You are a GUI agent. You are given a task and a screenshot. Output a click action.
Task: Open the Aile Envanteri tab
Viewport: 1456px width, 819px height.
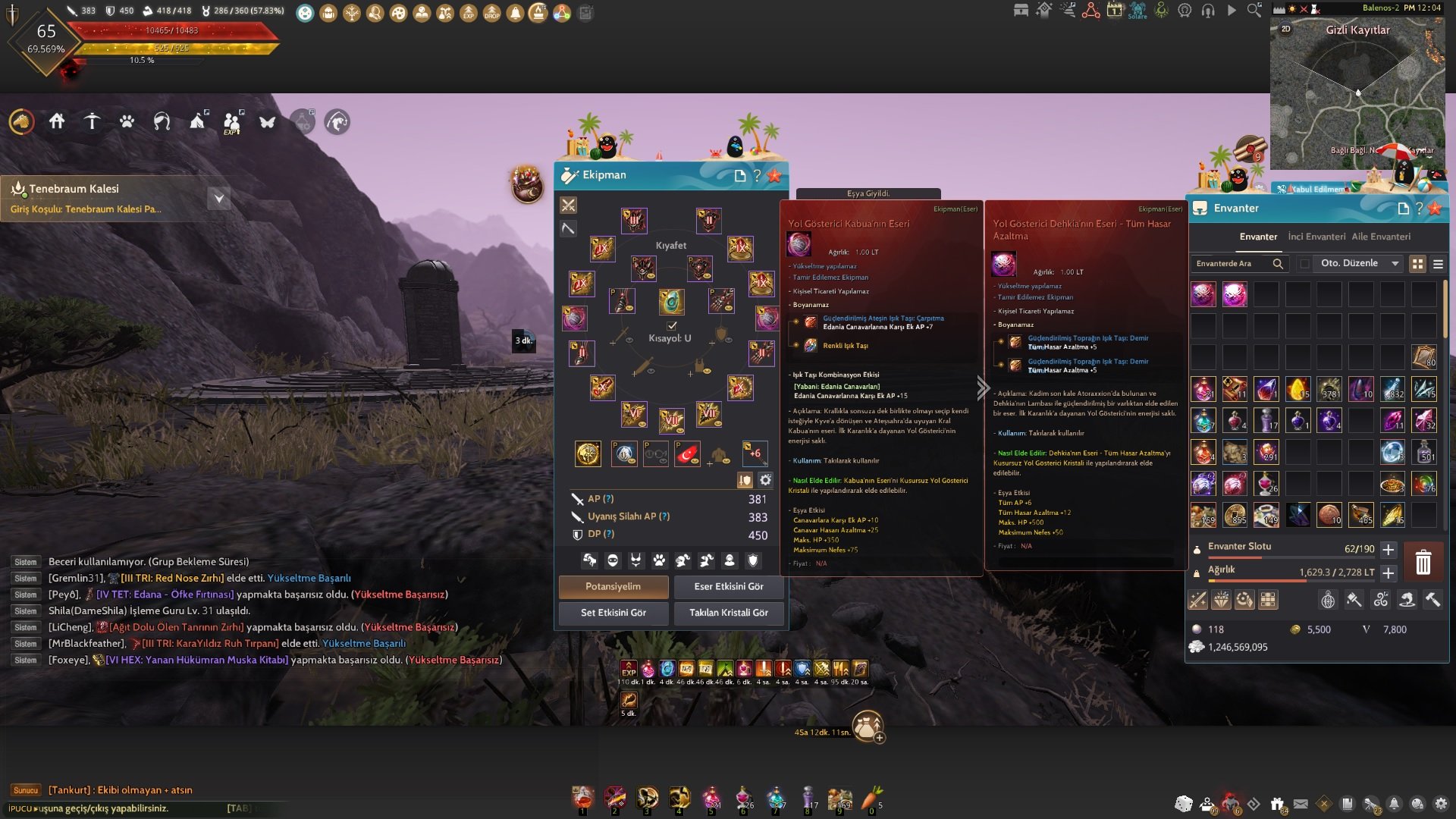tap(1381, 237)
